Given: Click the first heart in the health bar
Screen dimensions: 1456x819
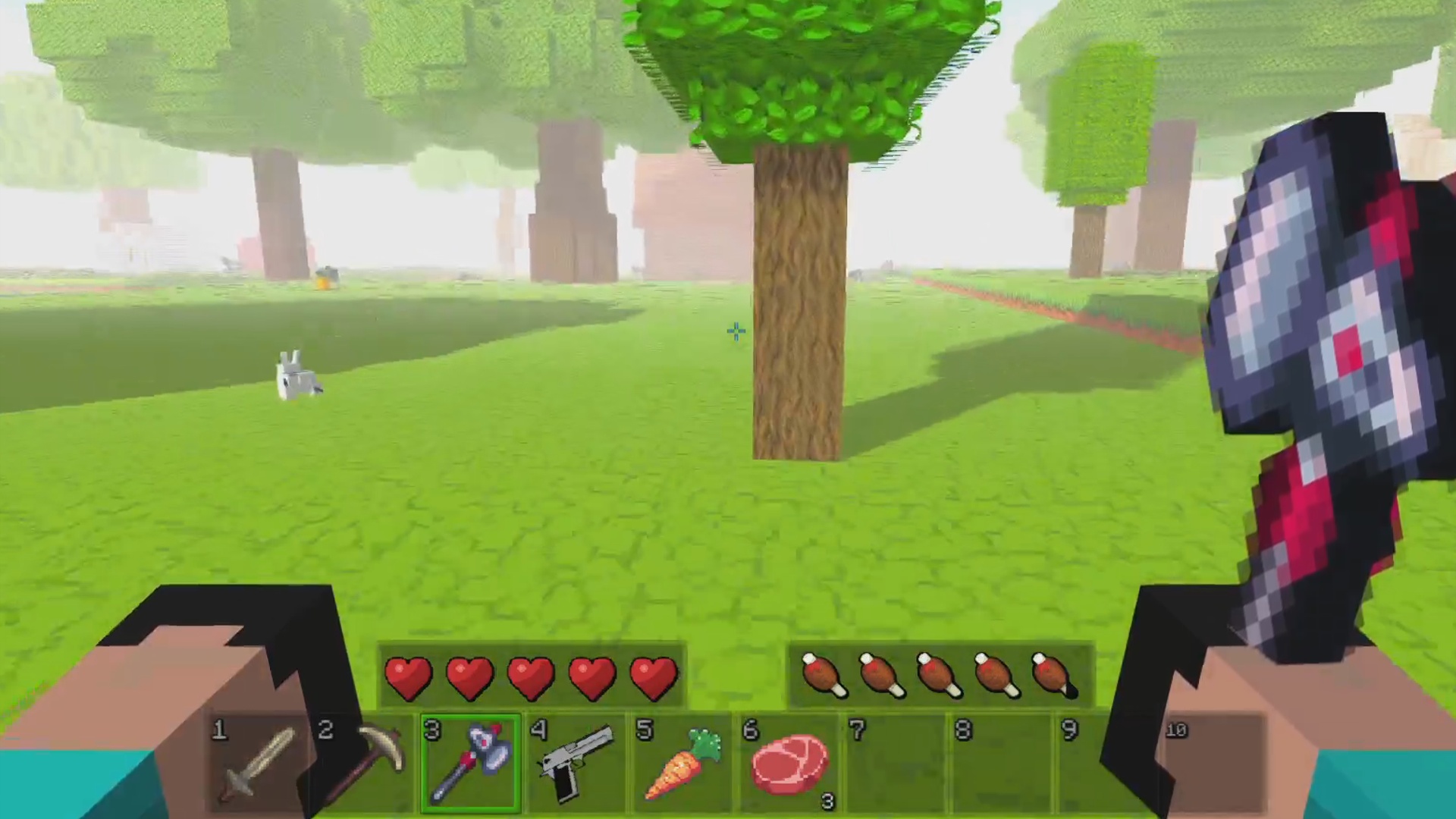Looking at the screenshot, I should (409, 677).
